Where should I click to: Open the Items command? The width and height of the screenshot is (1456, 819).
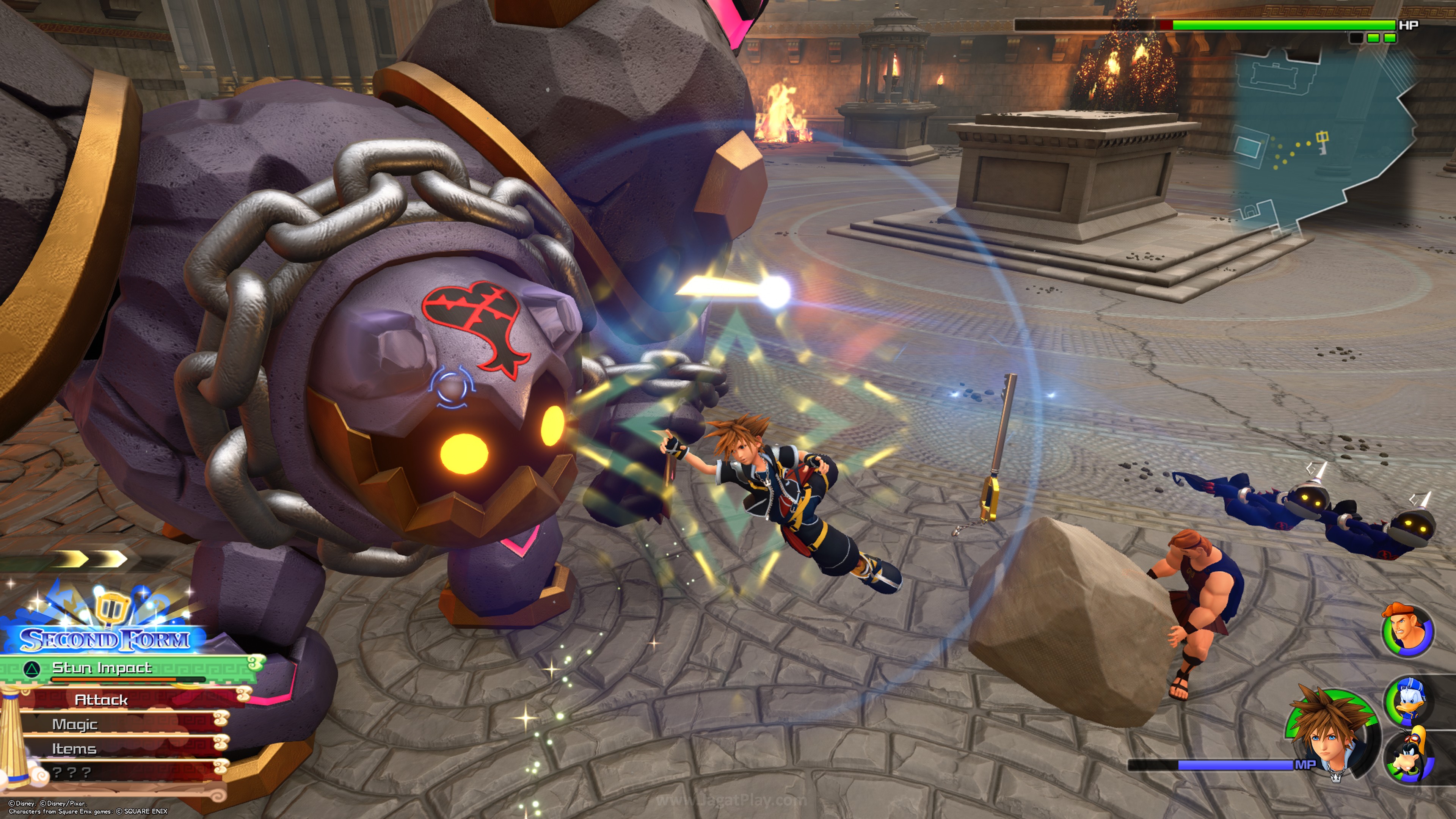(74, 748)
